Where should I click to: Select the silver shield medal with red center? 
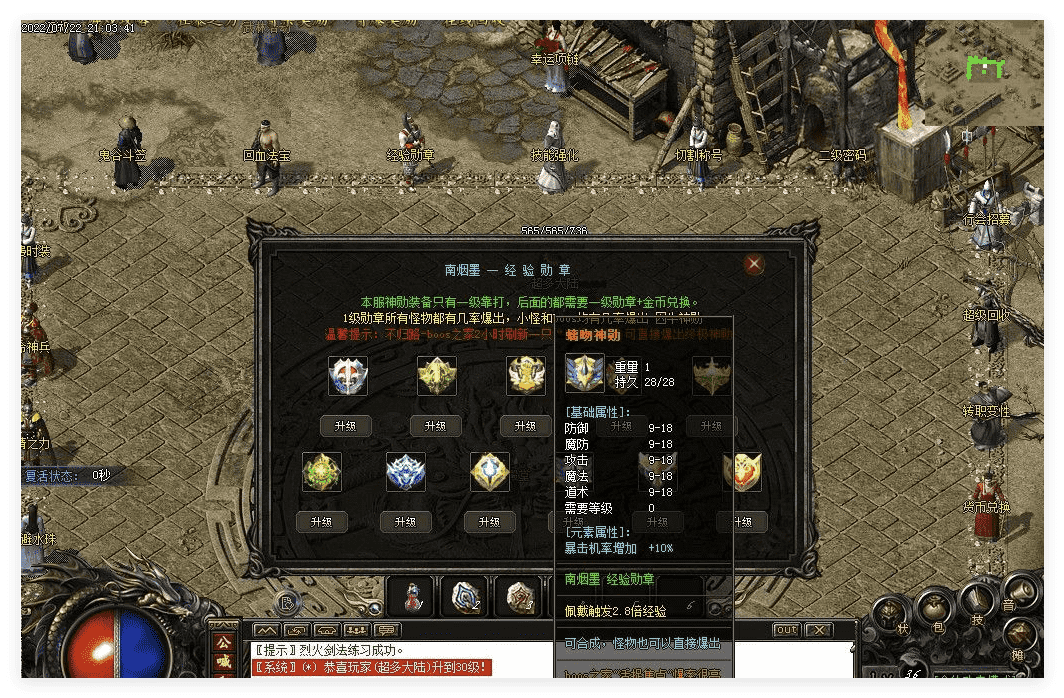click(348, 376)
